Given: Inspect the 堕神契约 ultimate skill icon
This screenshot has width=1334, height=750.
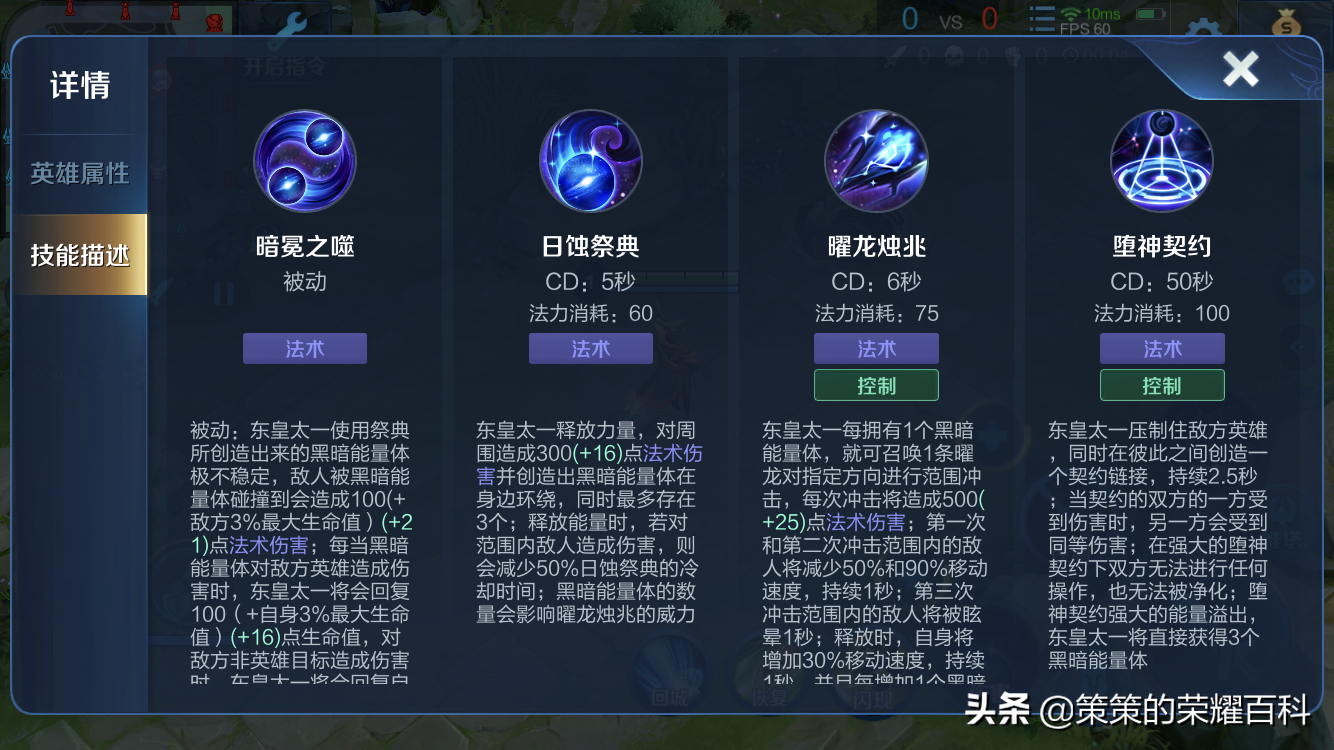Looking at the screenshot, I should (x=1161, y=161).
